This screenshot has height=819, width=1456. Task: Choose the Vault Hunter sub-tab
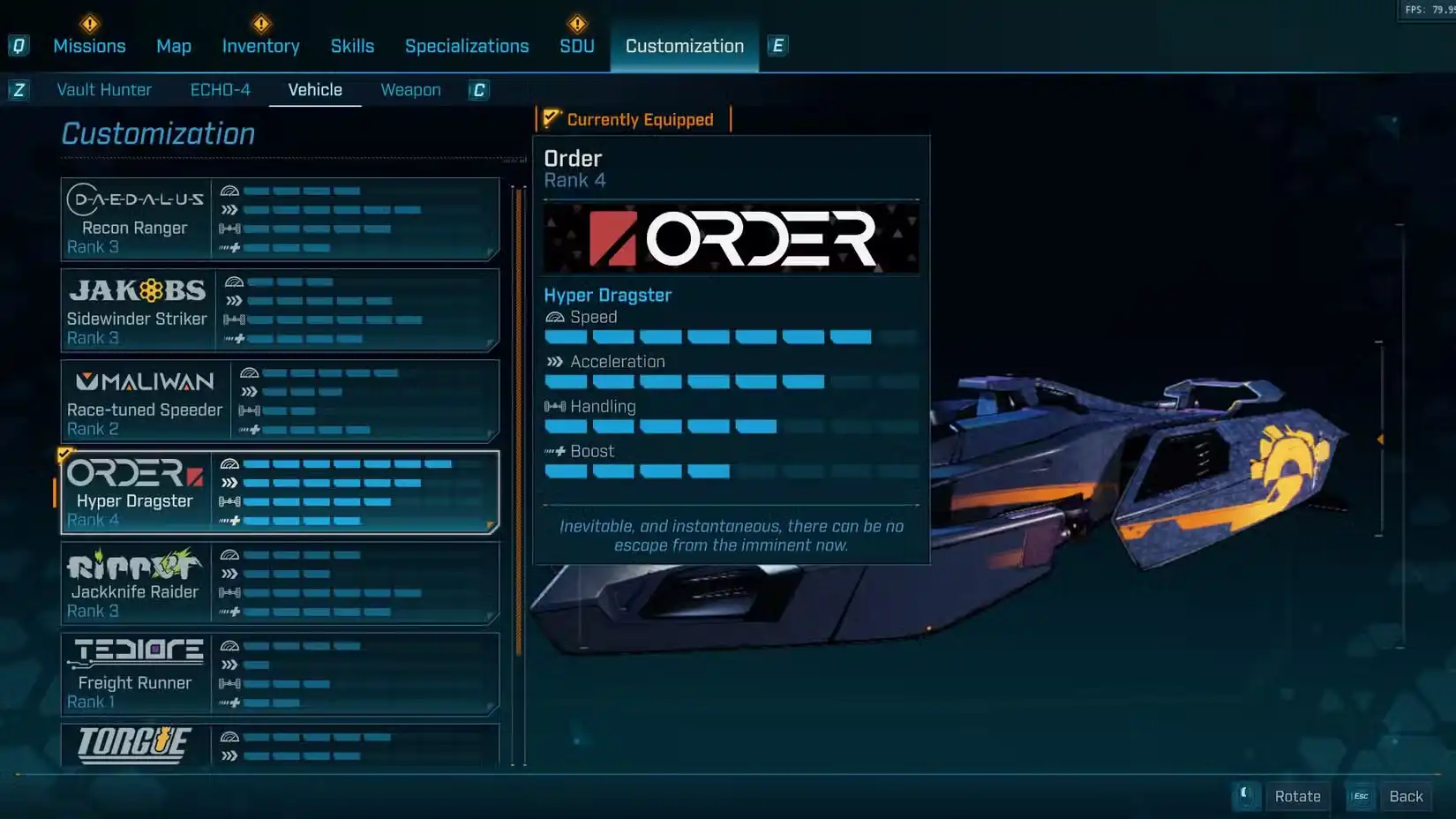point(104,90)
